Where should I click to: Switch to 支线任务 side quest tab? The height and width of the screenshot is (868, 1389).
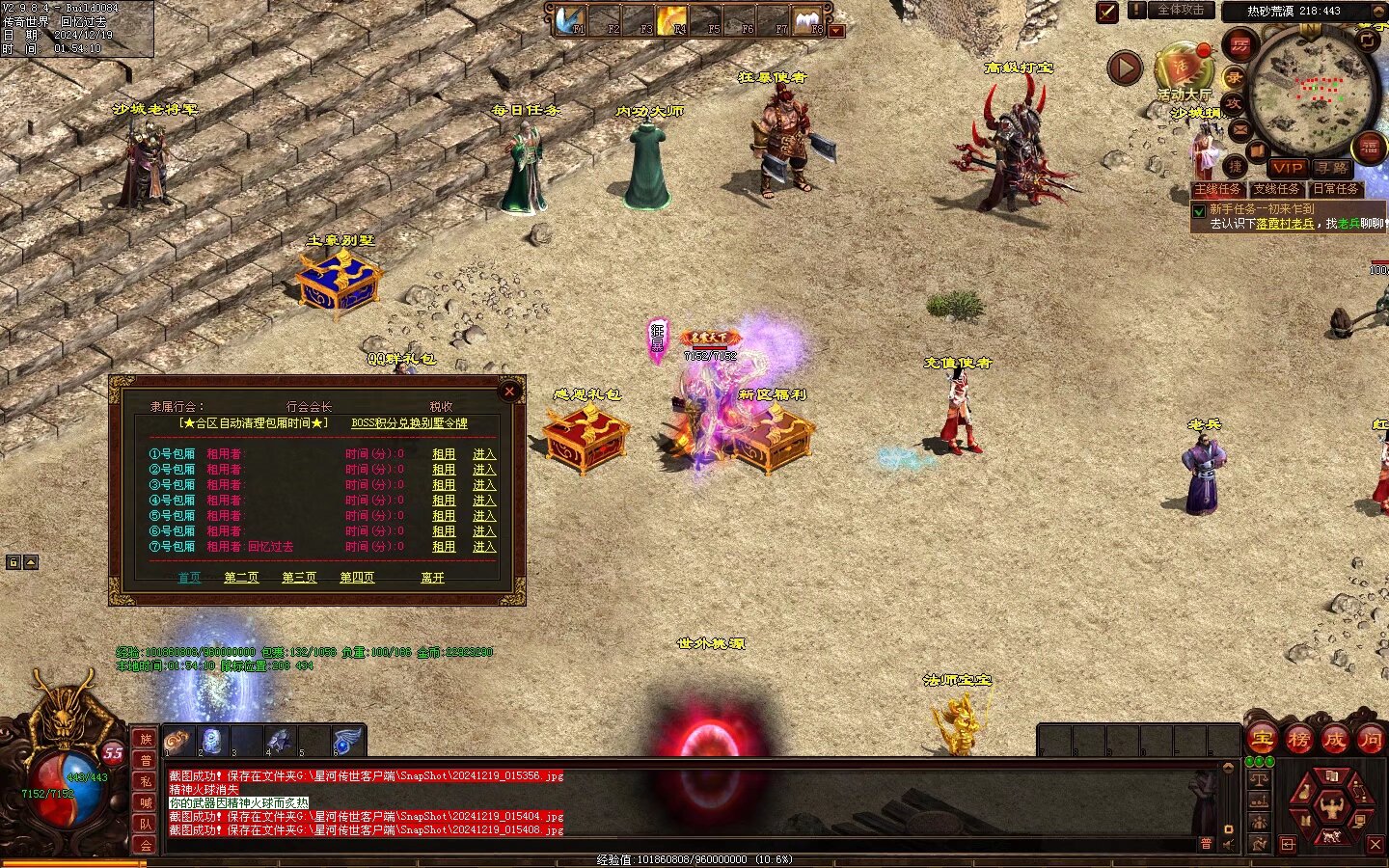[1276, 189]
